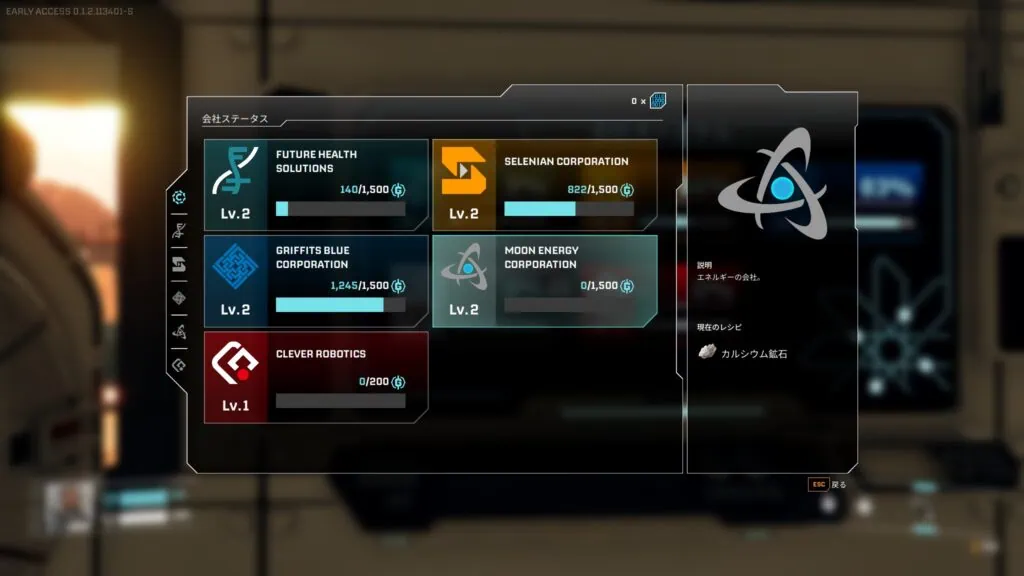Choose the Selenian Corporation card
Screen dimensions: 1024x576
coord(544,185)
